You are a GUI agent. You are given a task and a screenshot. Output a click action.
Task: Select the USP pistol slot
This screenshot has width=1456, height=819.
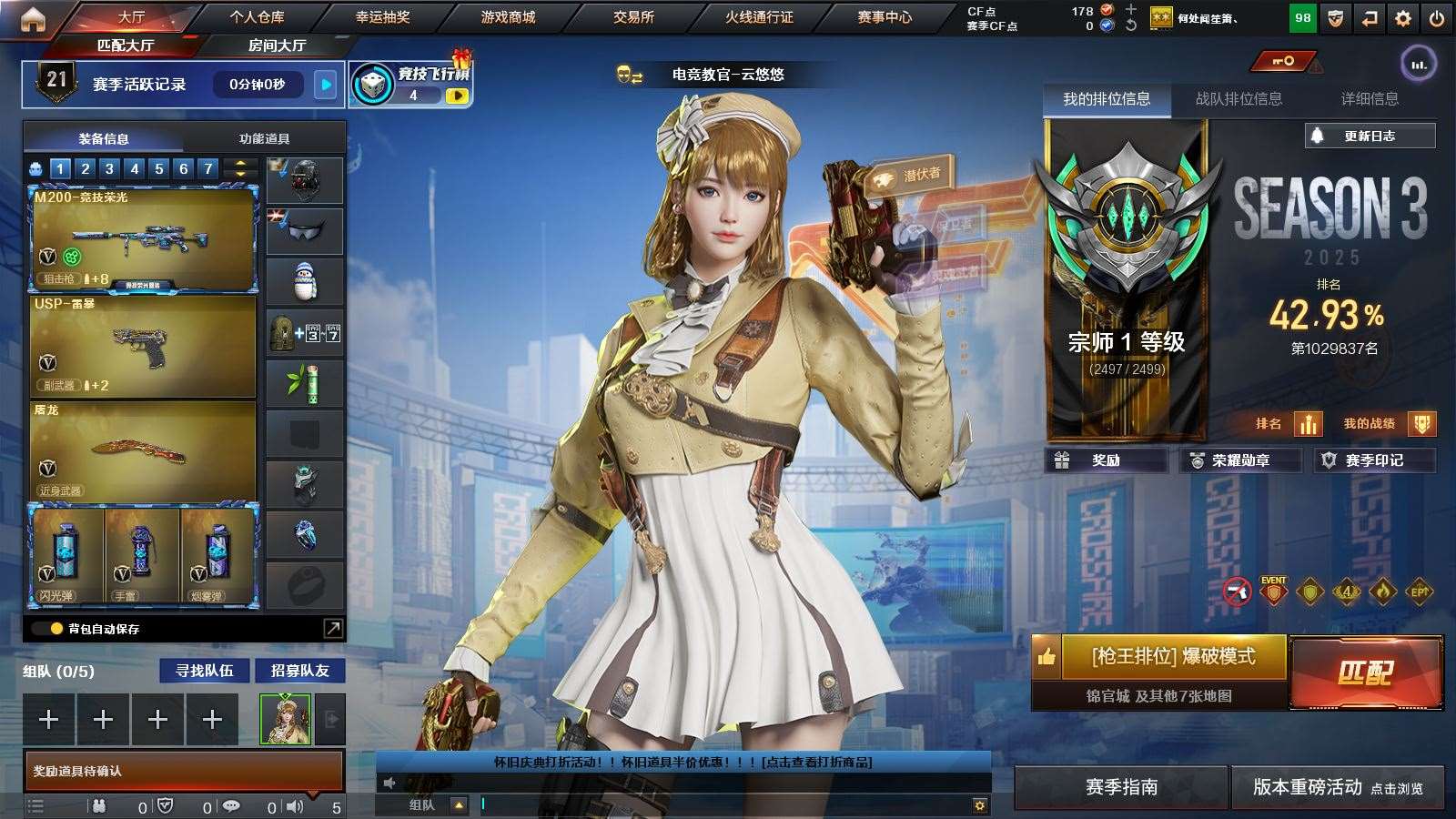(143, 347)
